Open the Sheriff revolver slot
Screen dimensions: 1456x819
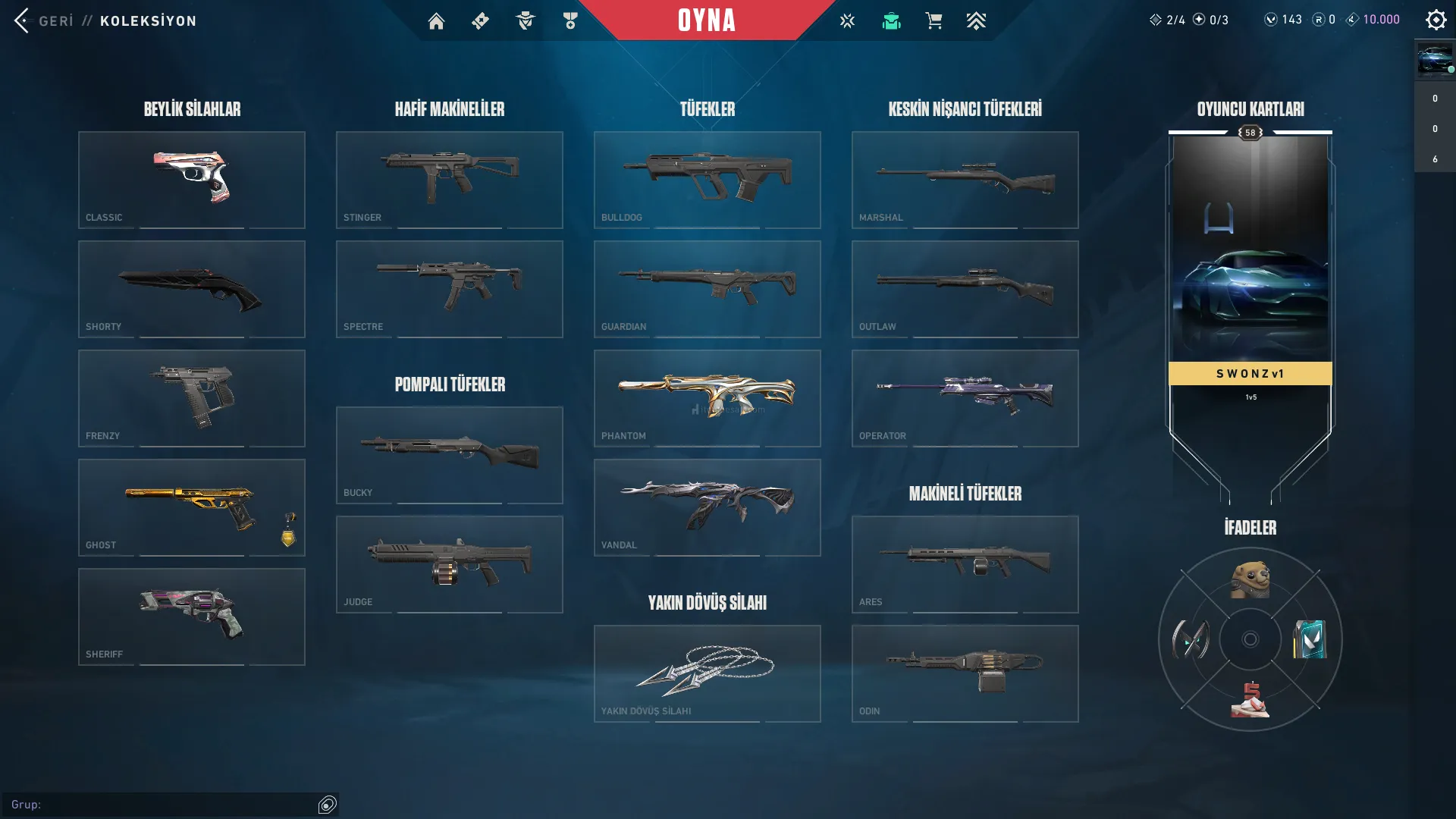tap(192, 617)
